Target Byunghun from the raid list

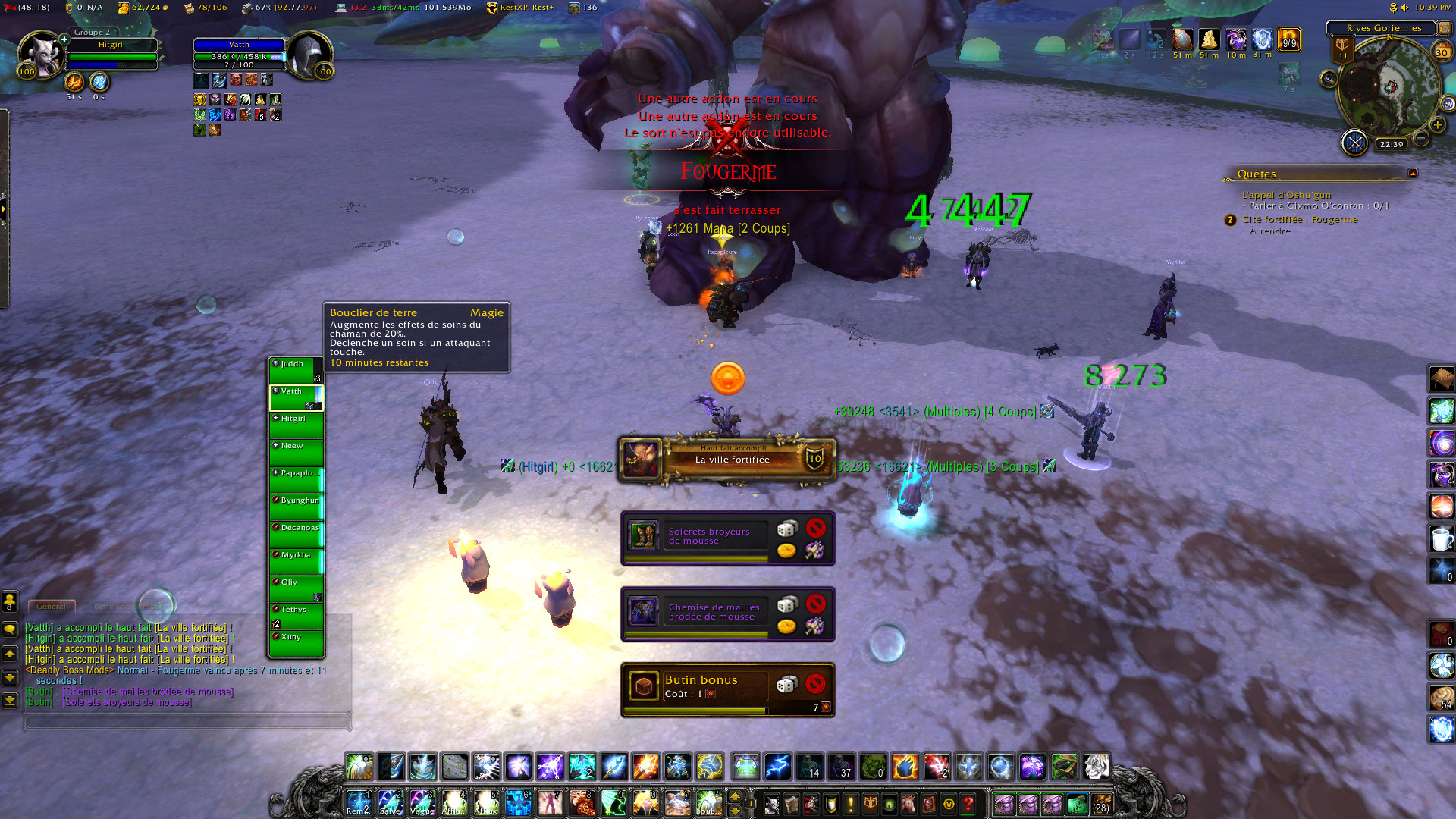[x=297, y=507]
